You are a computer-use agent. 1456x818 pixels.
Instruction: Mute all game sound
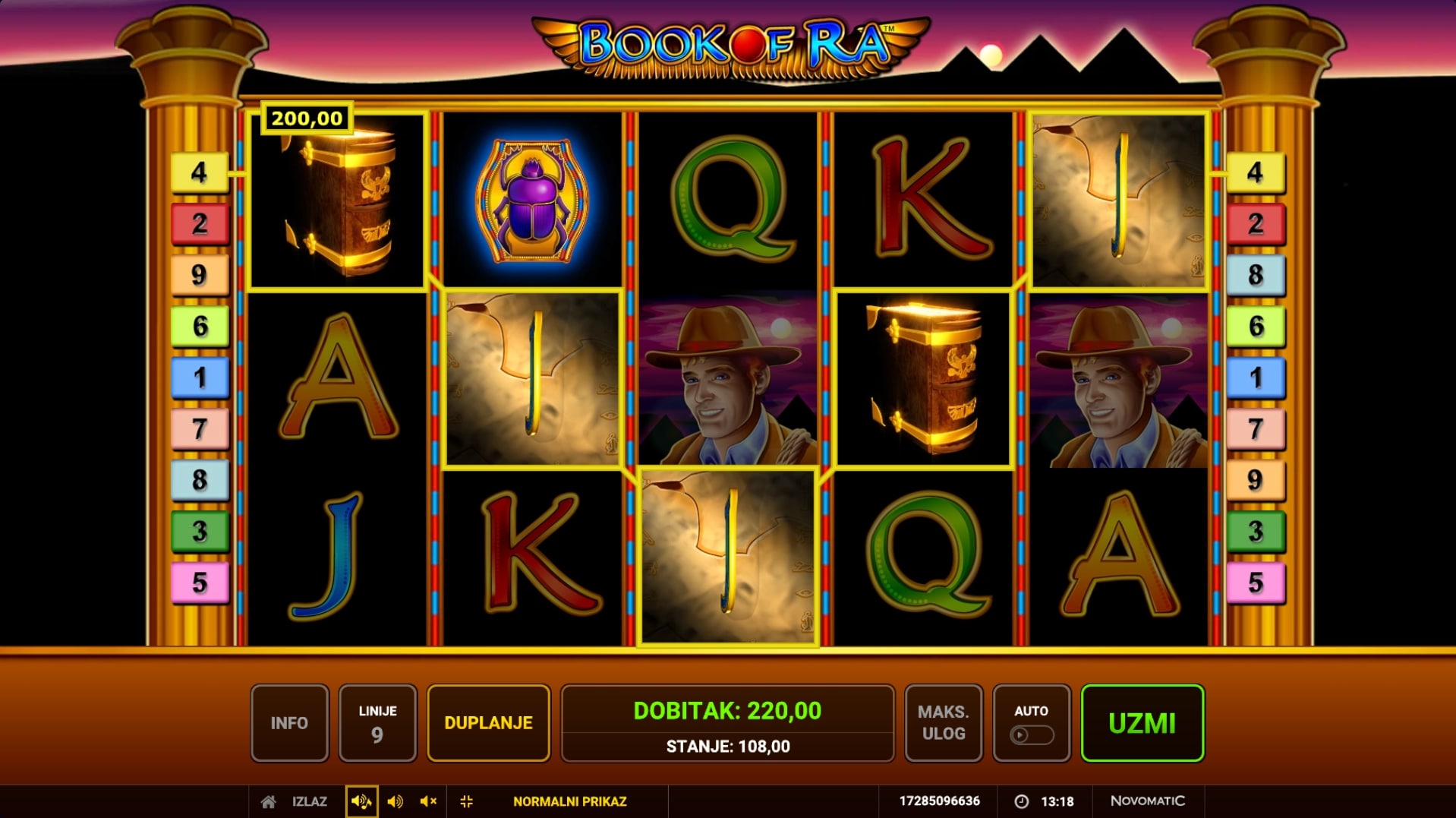428,801
